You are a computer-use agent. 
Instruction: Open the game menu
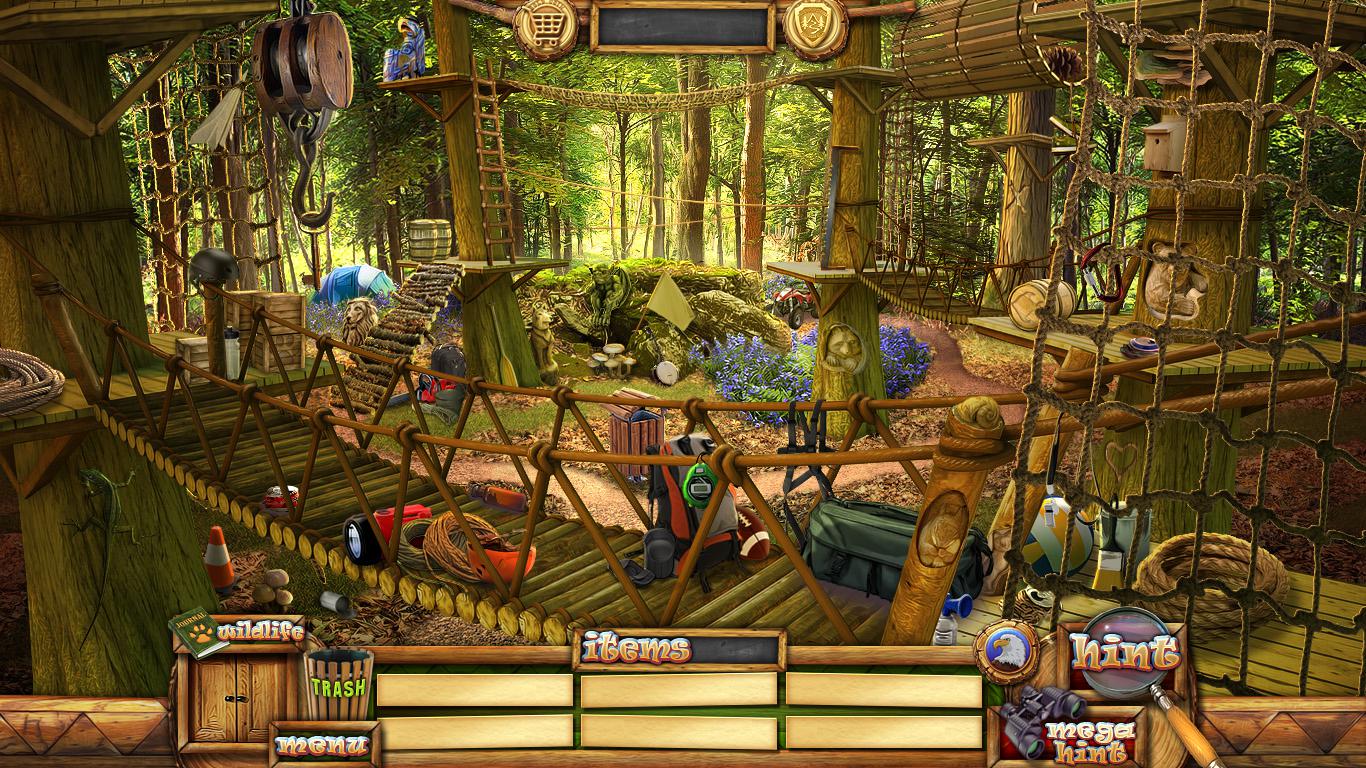pos(322,745)
